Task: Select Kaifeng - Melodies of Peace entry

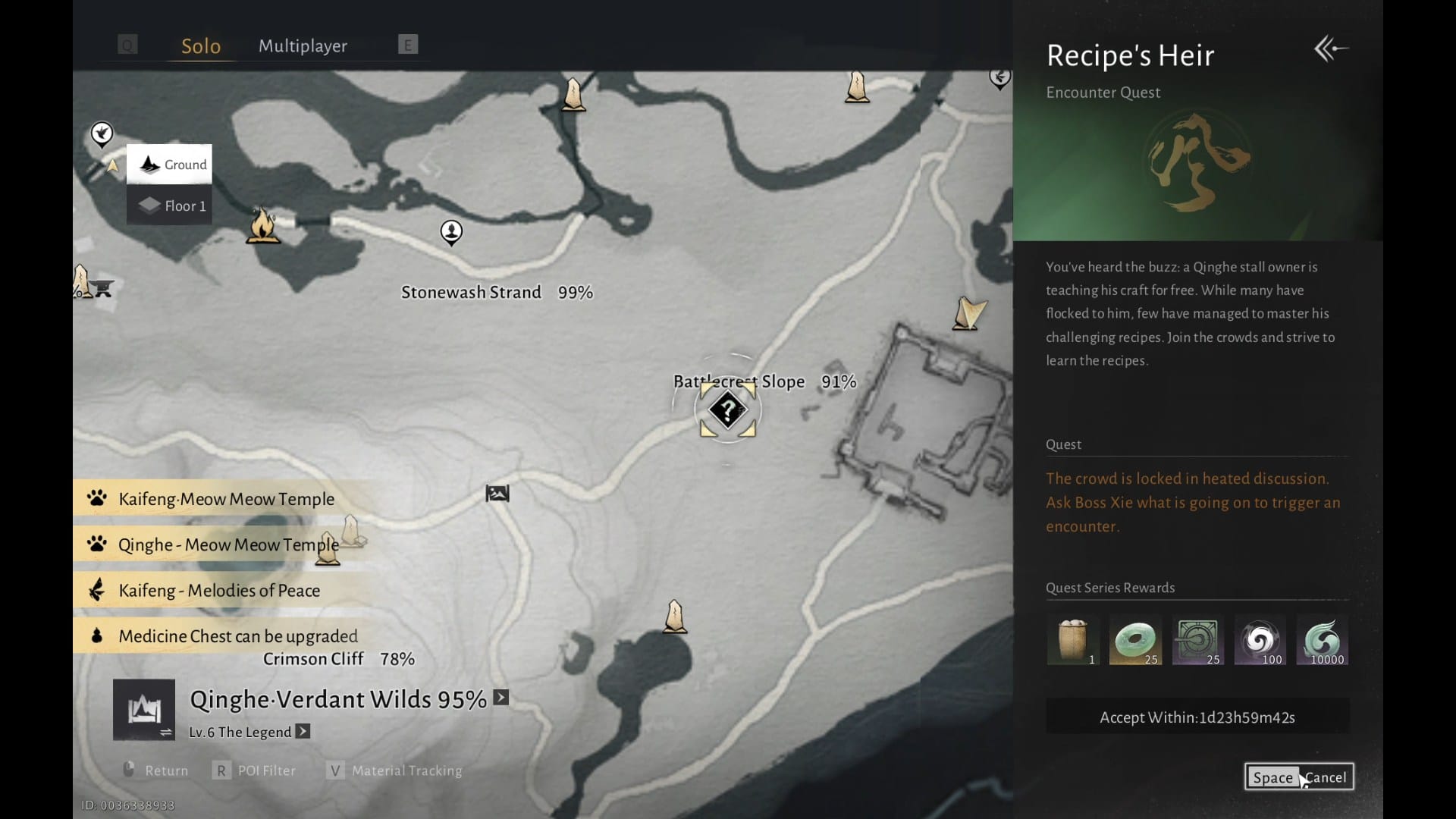Action: pos(218,590)
